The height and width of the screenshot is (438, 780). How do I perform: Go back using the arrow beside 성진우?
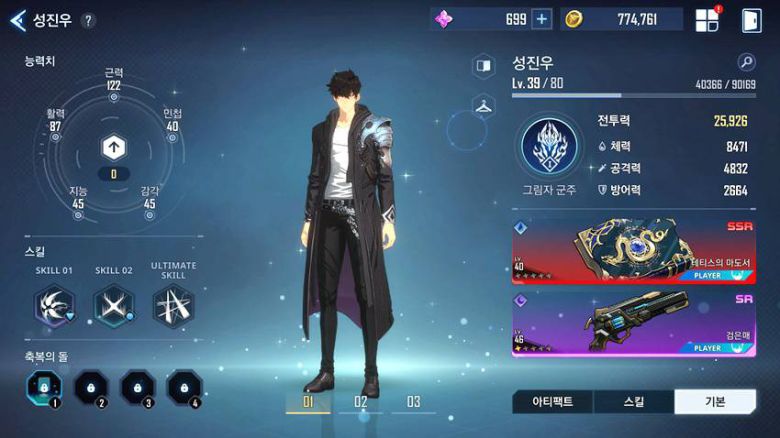point(17,19)
